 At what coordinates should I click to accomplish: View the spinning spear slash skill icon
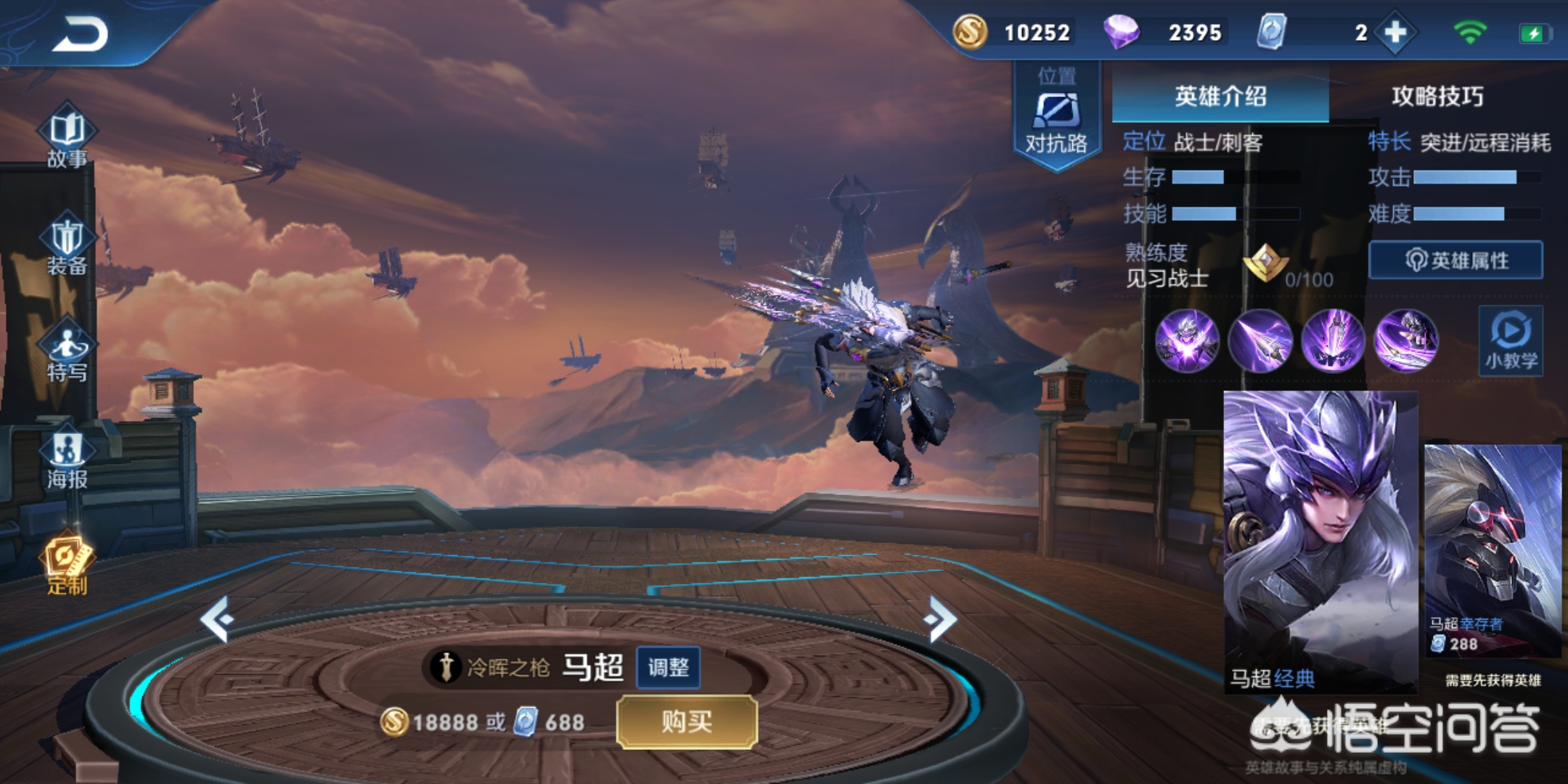[1405, 340]
